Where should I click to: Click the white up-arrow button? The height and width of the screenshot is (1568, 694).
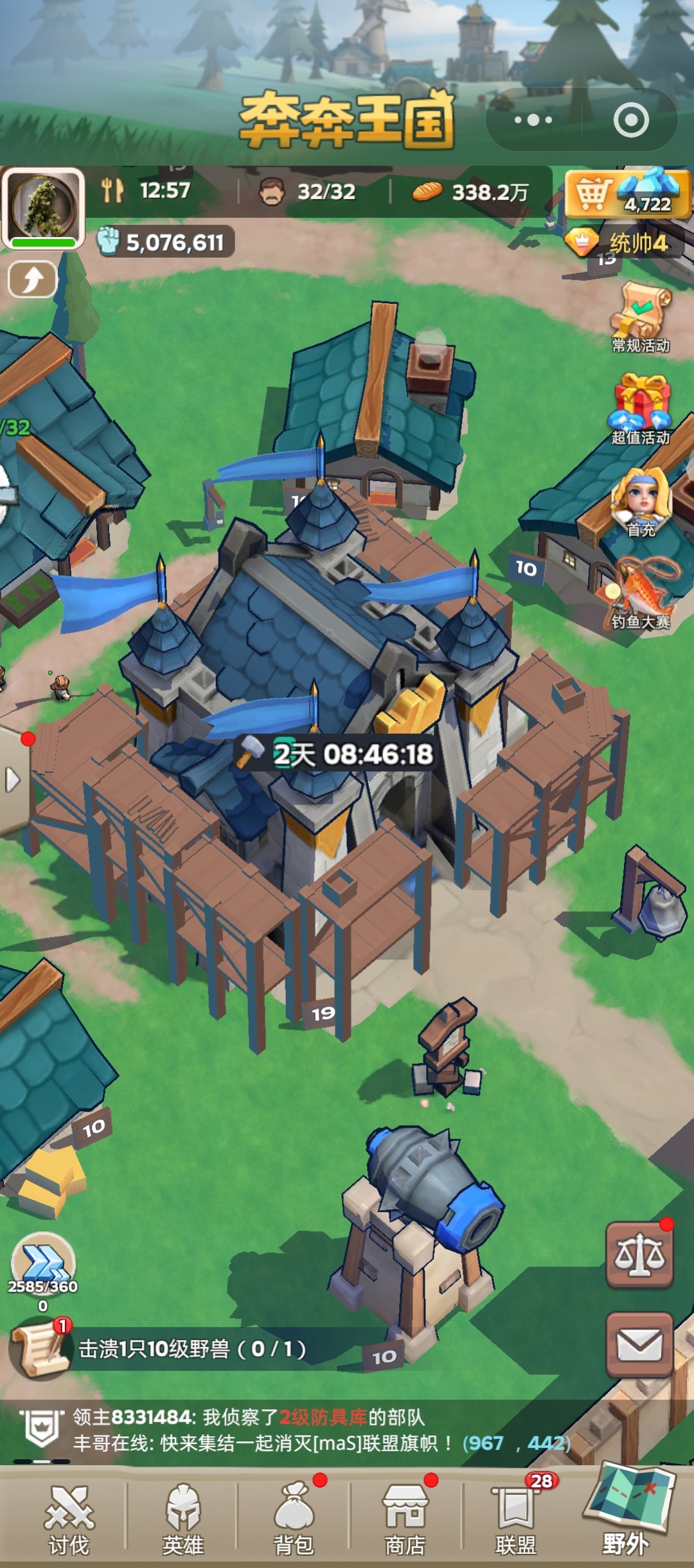tap(32, 280)
